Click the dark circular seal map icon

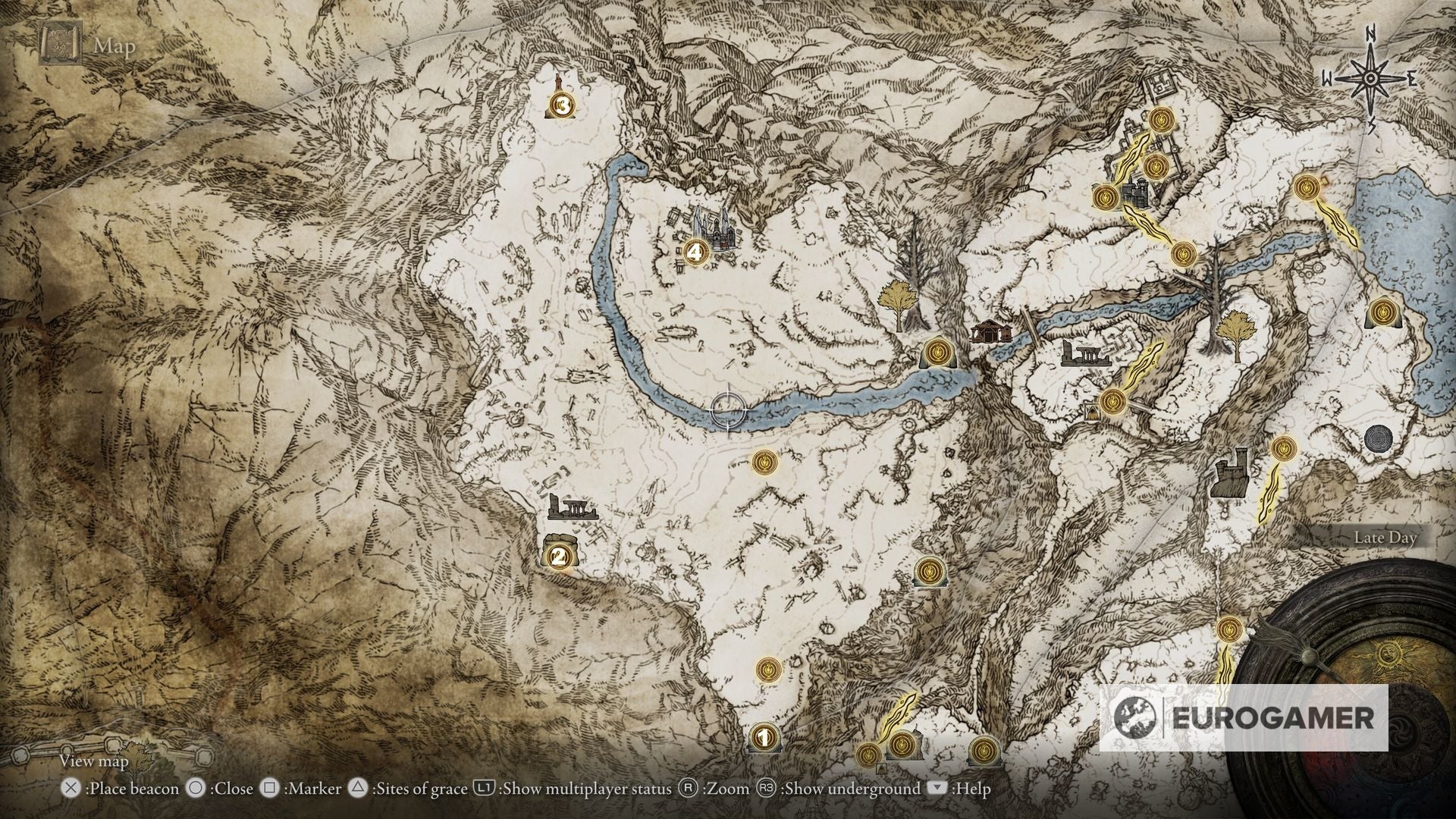1378,439
